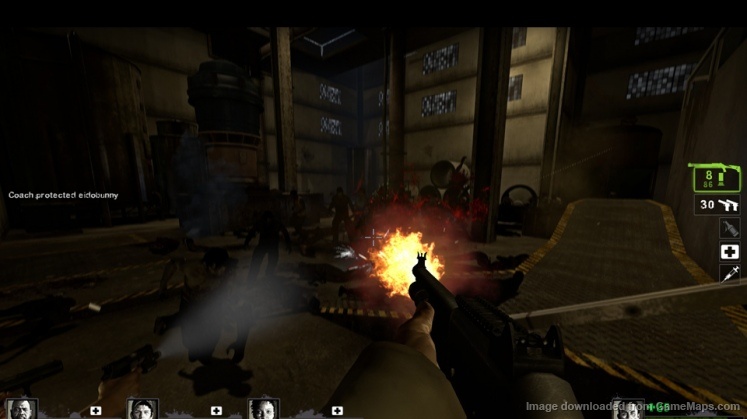
Task: Equip the first aid kit slot
Action: (729, 251)
